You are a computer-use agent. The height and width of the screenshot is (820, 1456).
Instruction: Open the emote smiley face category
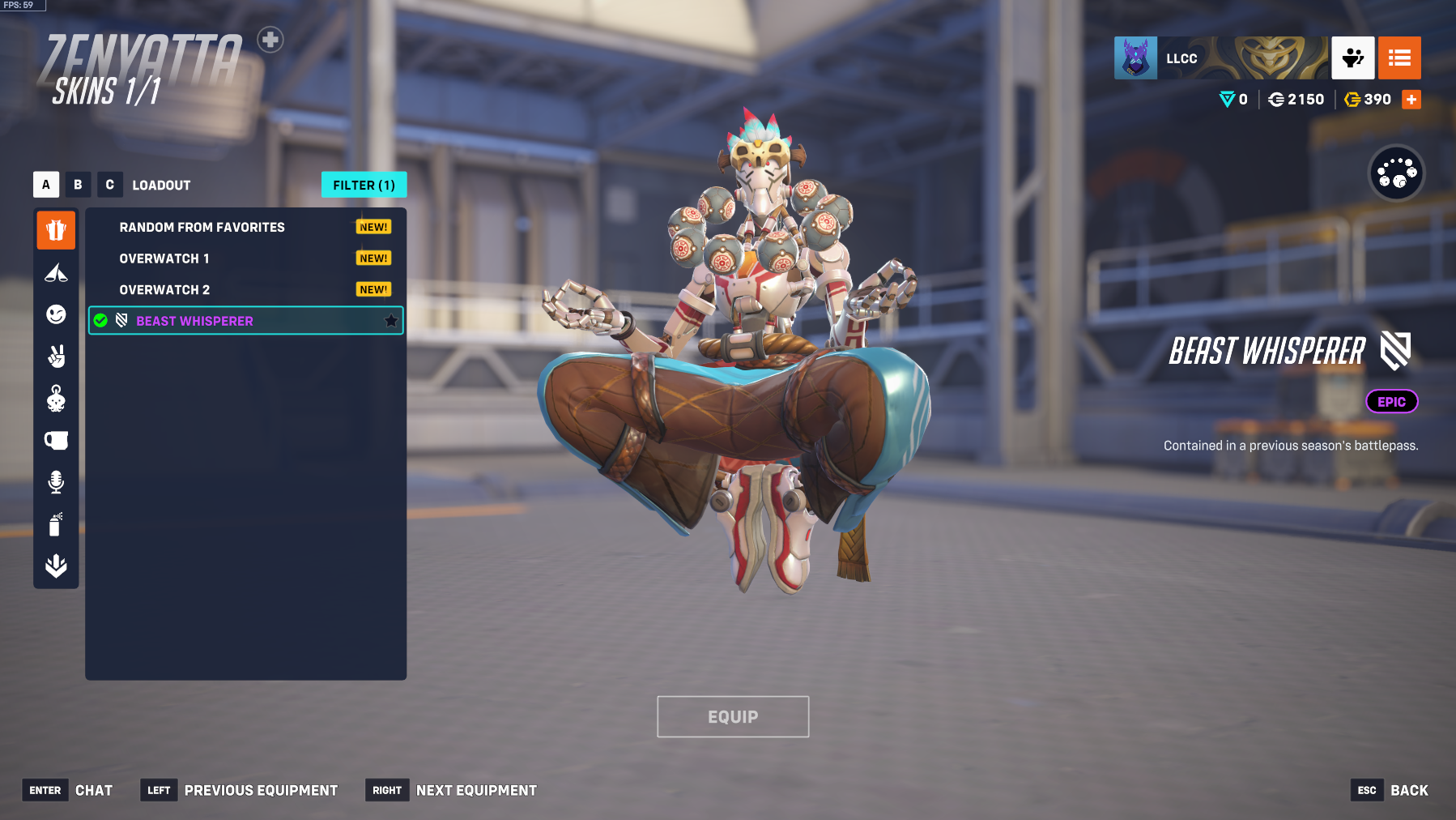[56, 314]
